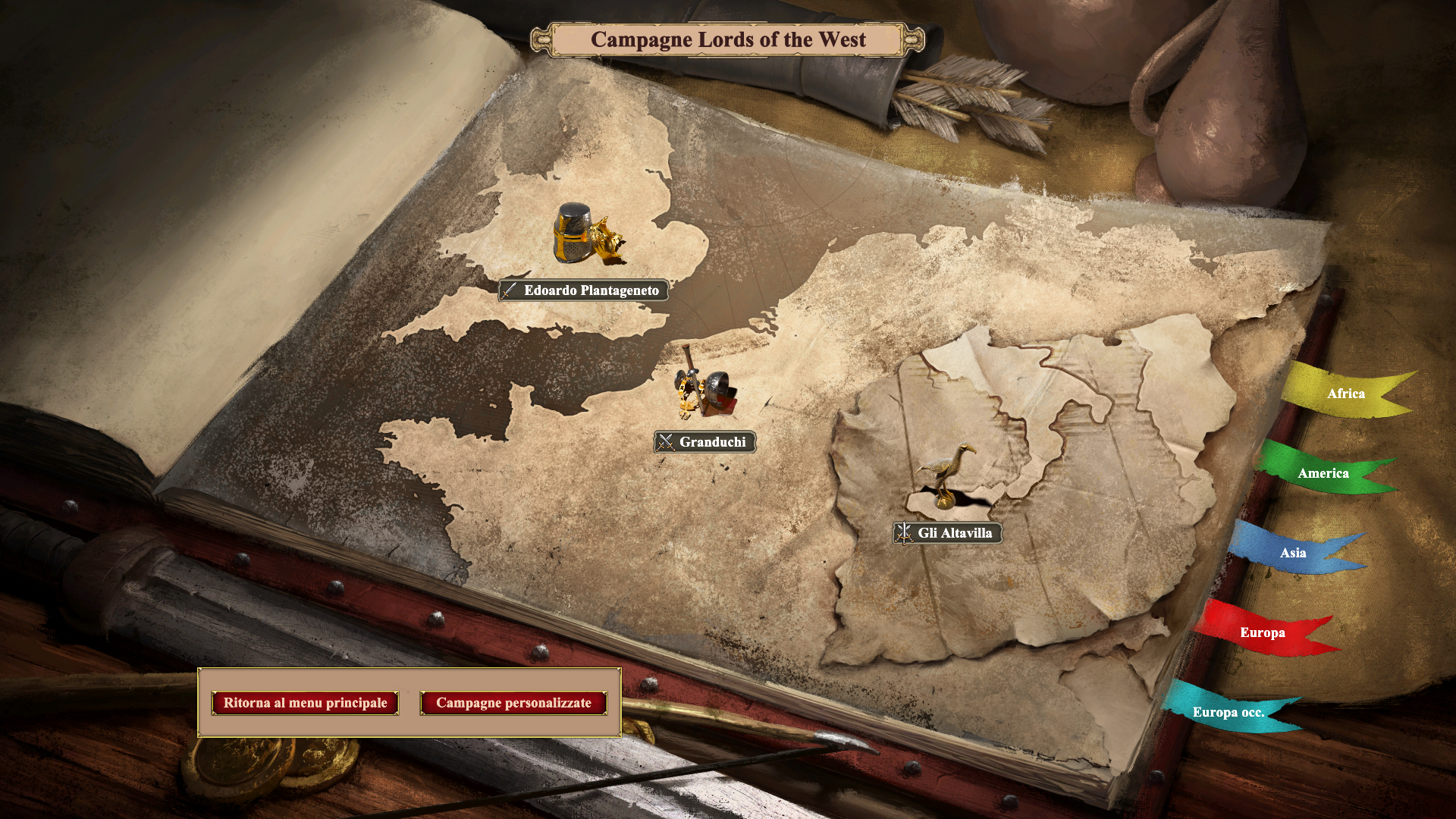Show the Asia campaigns tab
Image resolution: width=1456 pixels, height=819 pixels.
[x=1292, y=553]
